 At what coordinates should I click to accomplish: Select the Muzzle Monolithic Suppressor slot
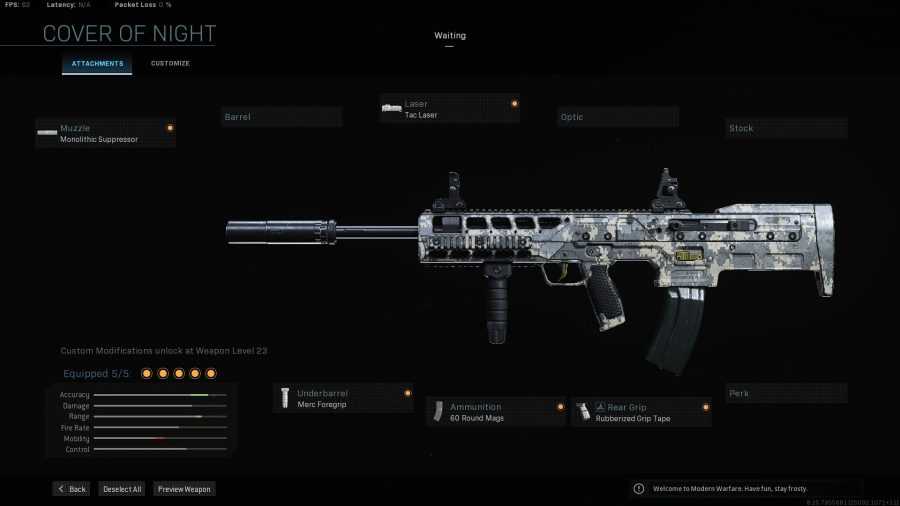[105, 133]
